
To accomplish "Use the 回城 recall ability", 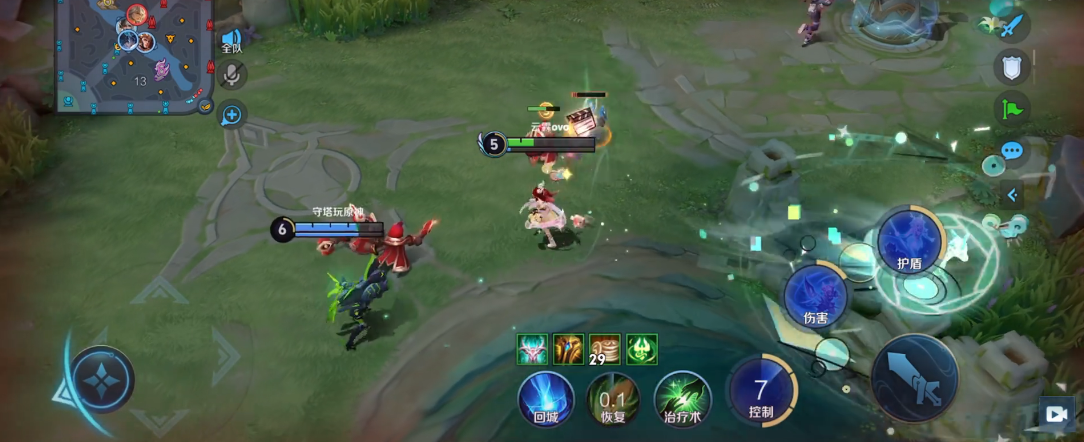I will click(x=545, y=398).
